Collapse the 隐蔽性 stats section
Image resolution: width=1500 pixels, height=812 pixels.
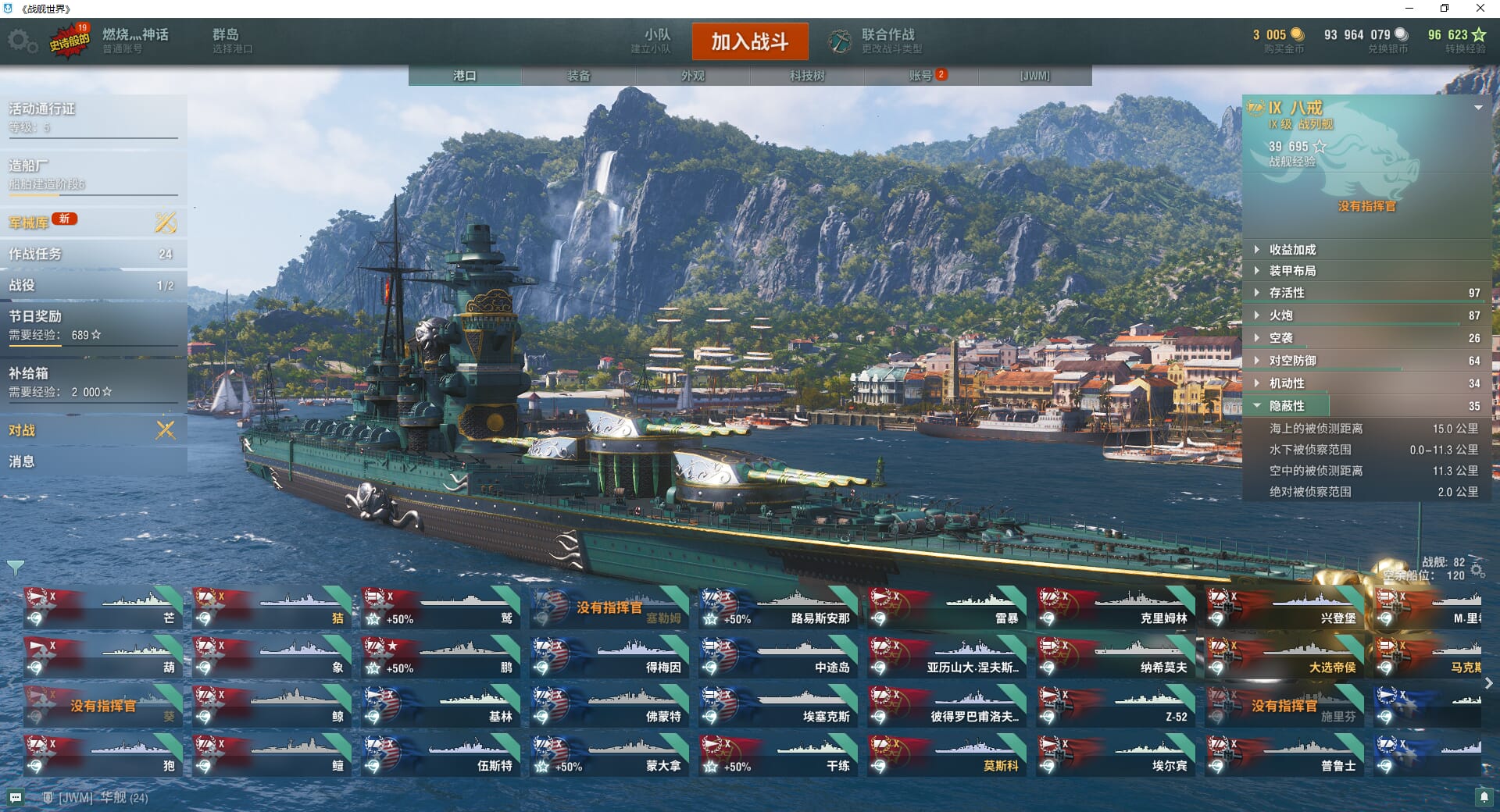pos(1287,406)
